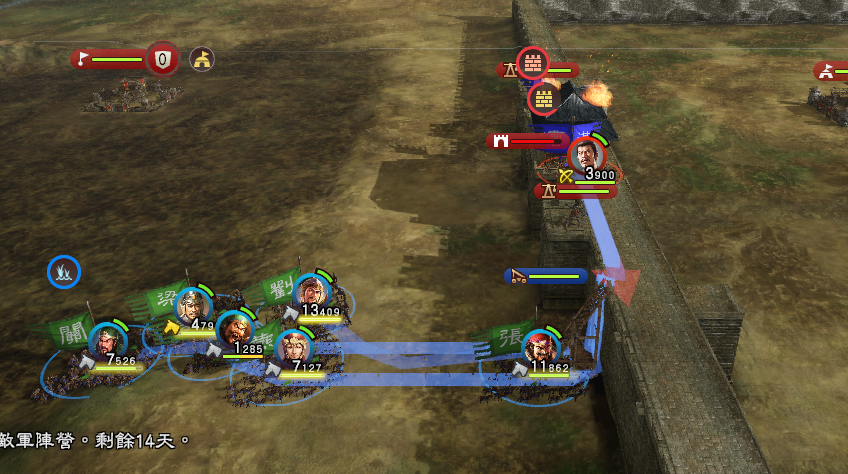Click the red shield icon showing 0

(162, 59)
